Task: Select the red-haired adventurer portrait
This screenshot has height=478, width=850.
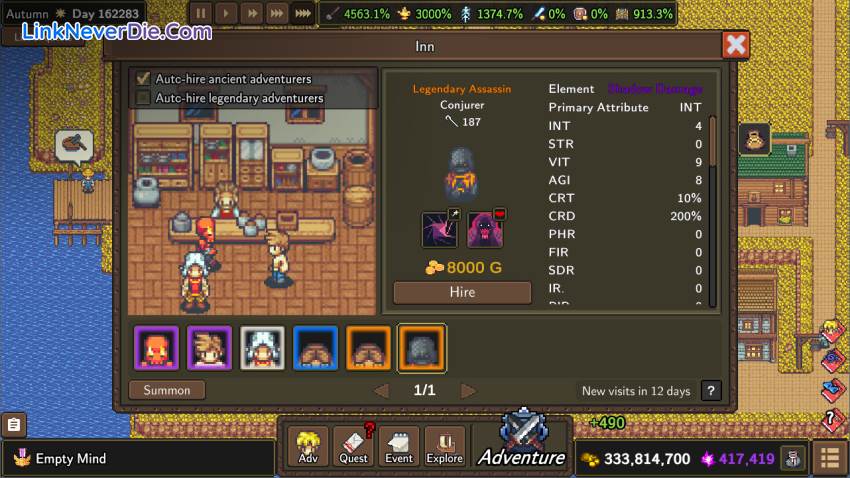Action: (x=157, y=348)
